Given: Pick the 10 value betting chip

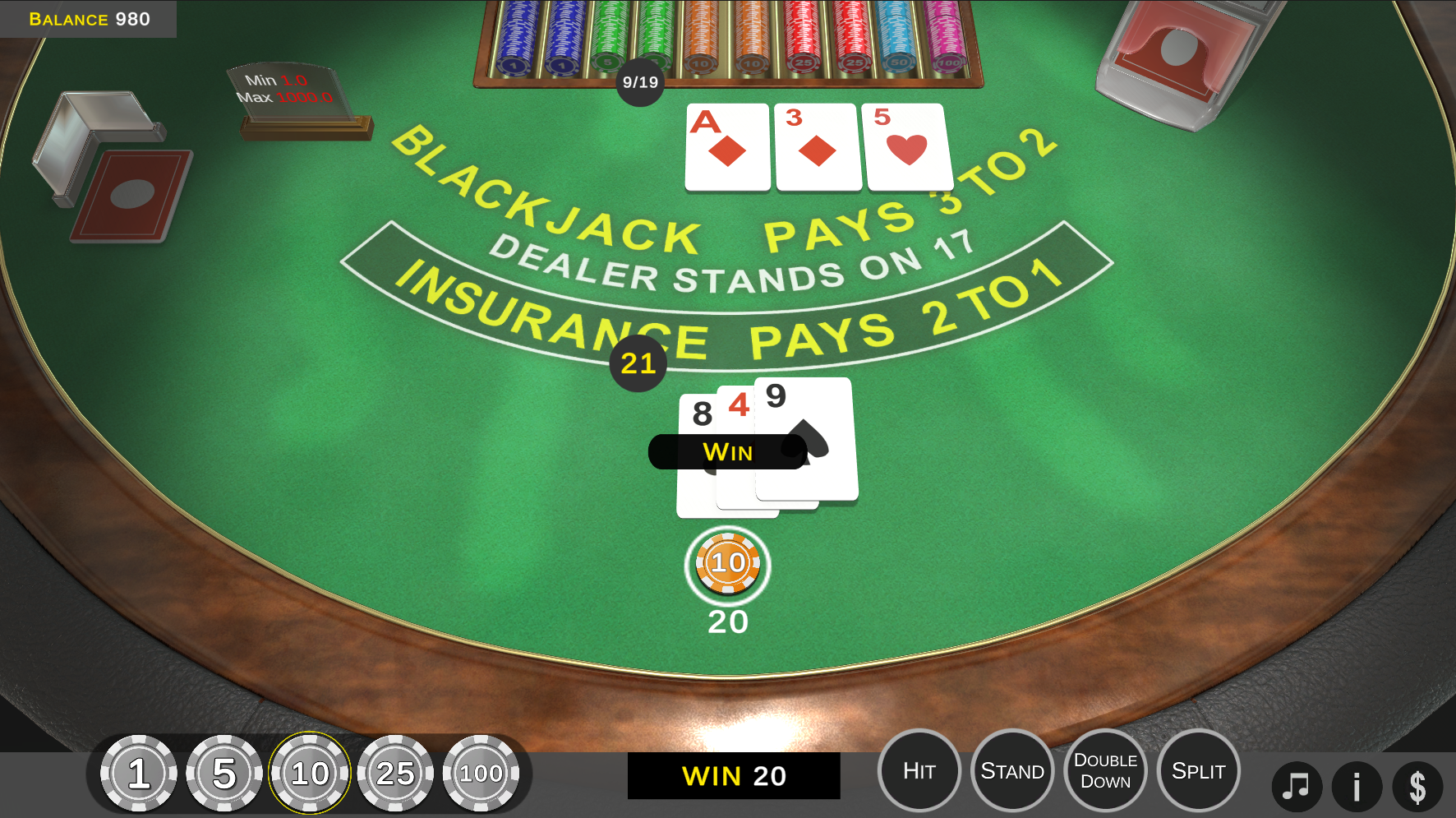Looking at the screenshot, I should point(310,773).
